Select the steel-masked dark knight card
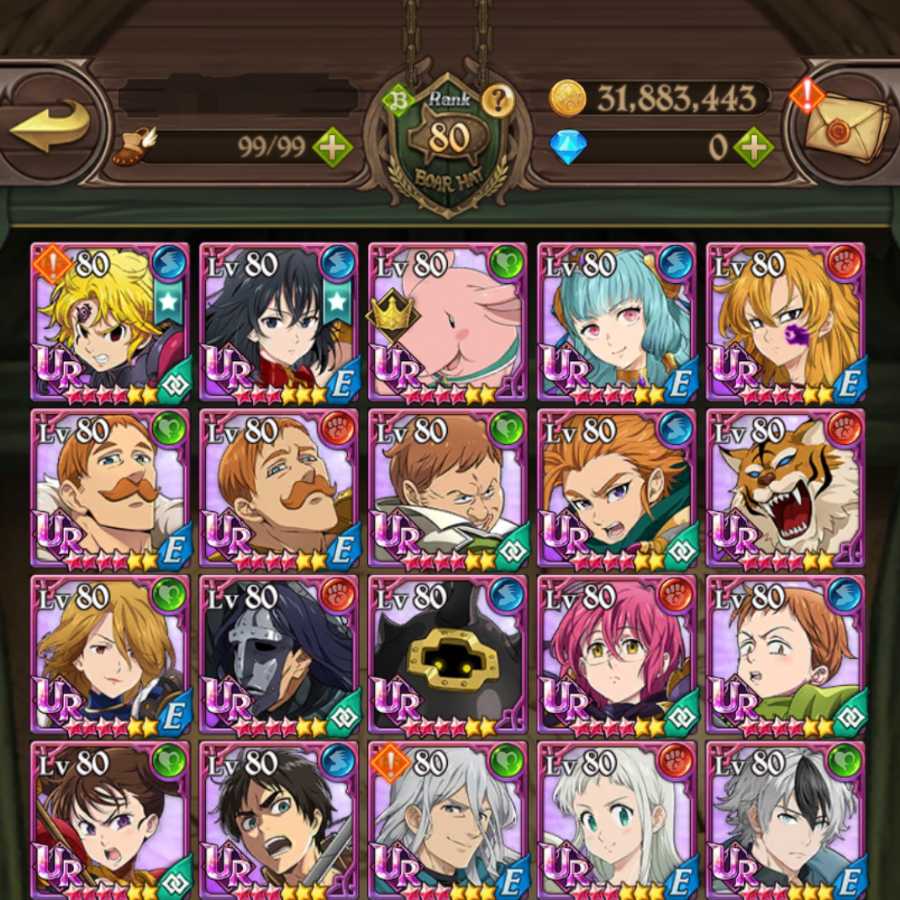The height and width of the screenshot is (900, 900). tap(278, 655)
